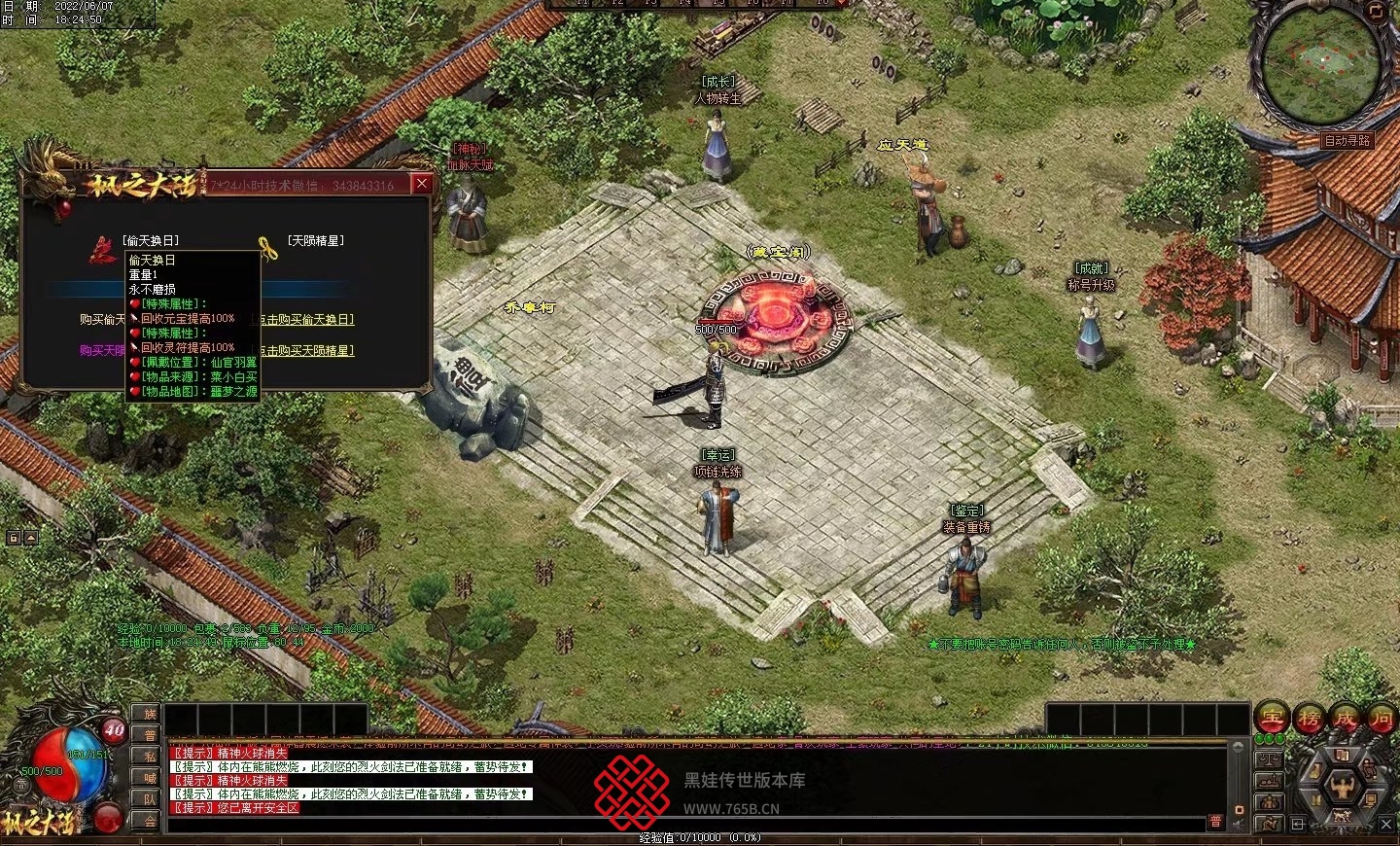Viewport: 1400px width, 846px height.
Task: Open the circular minimap
Action: point(1320,65)
